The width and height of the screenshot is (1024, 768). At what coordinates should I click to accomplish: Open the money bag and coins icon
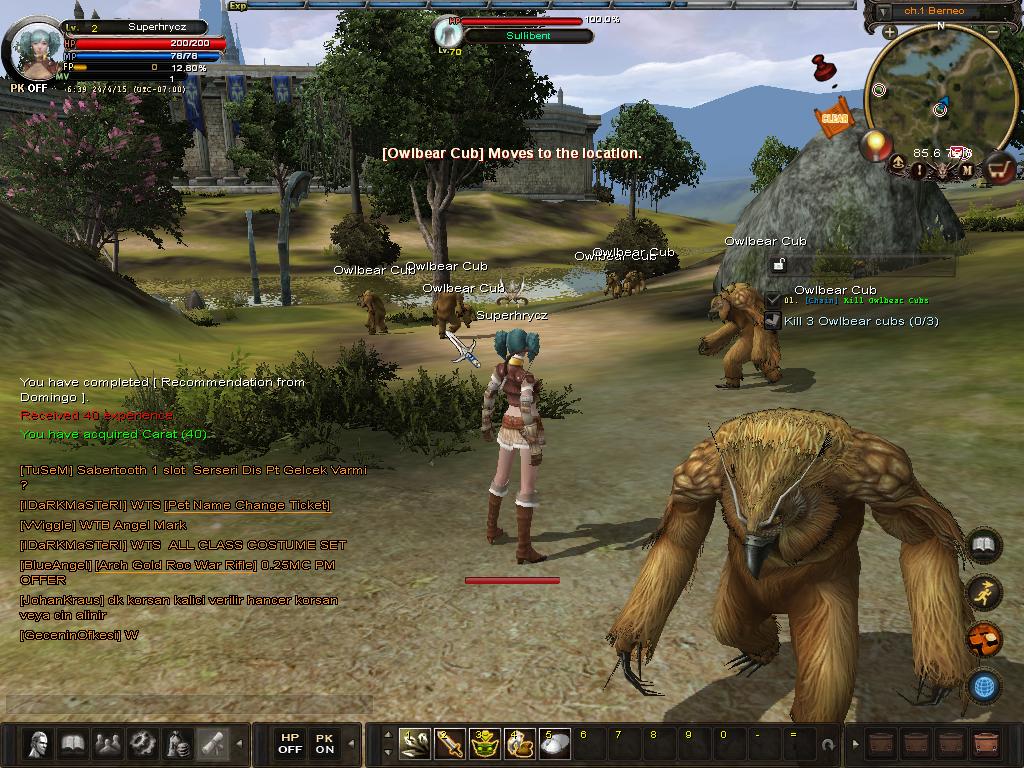click(178, 744)
